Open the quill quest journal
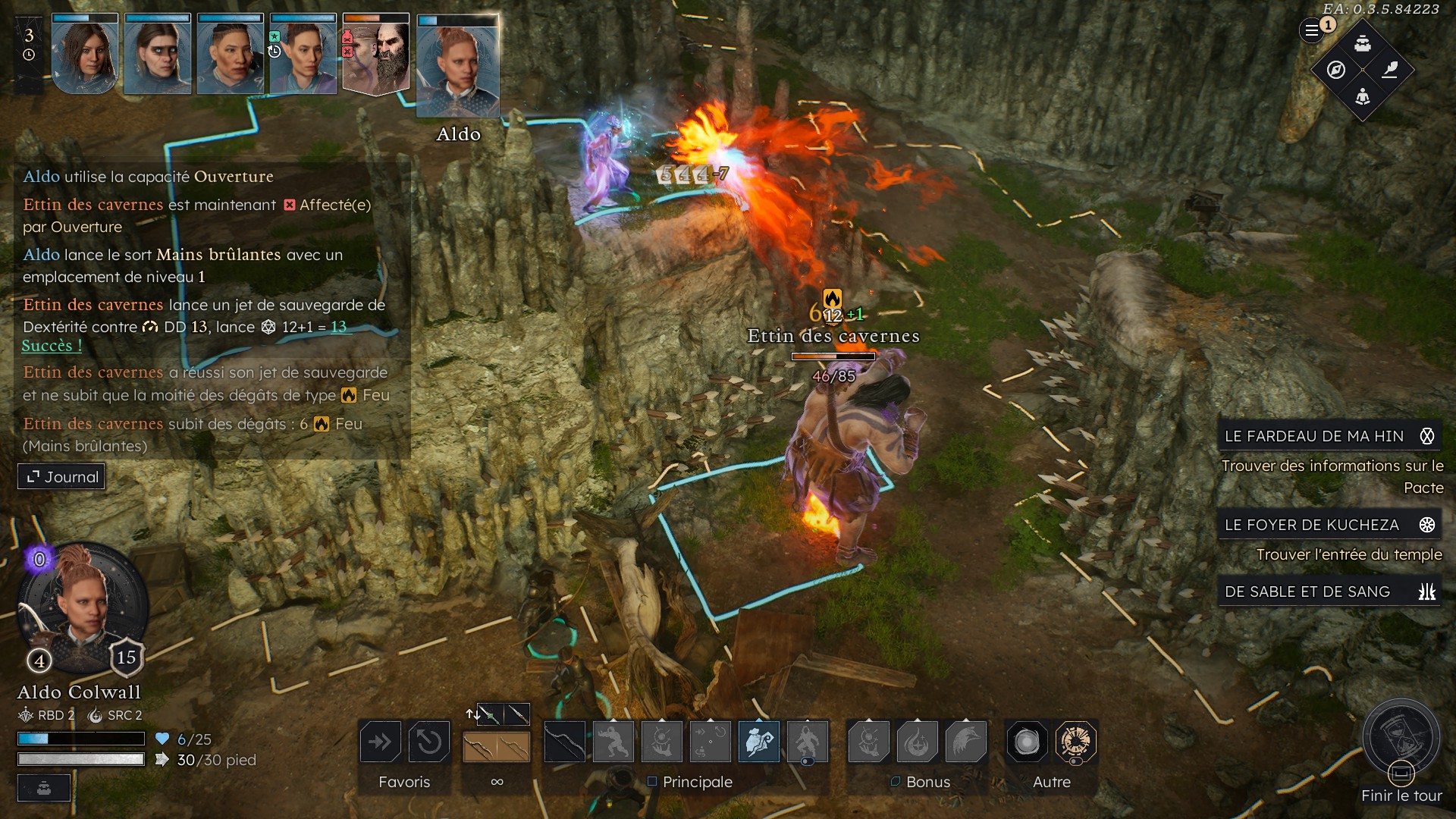Image resolution: width=1456 pixels, height=819 pixels. tap(1390, 70)
